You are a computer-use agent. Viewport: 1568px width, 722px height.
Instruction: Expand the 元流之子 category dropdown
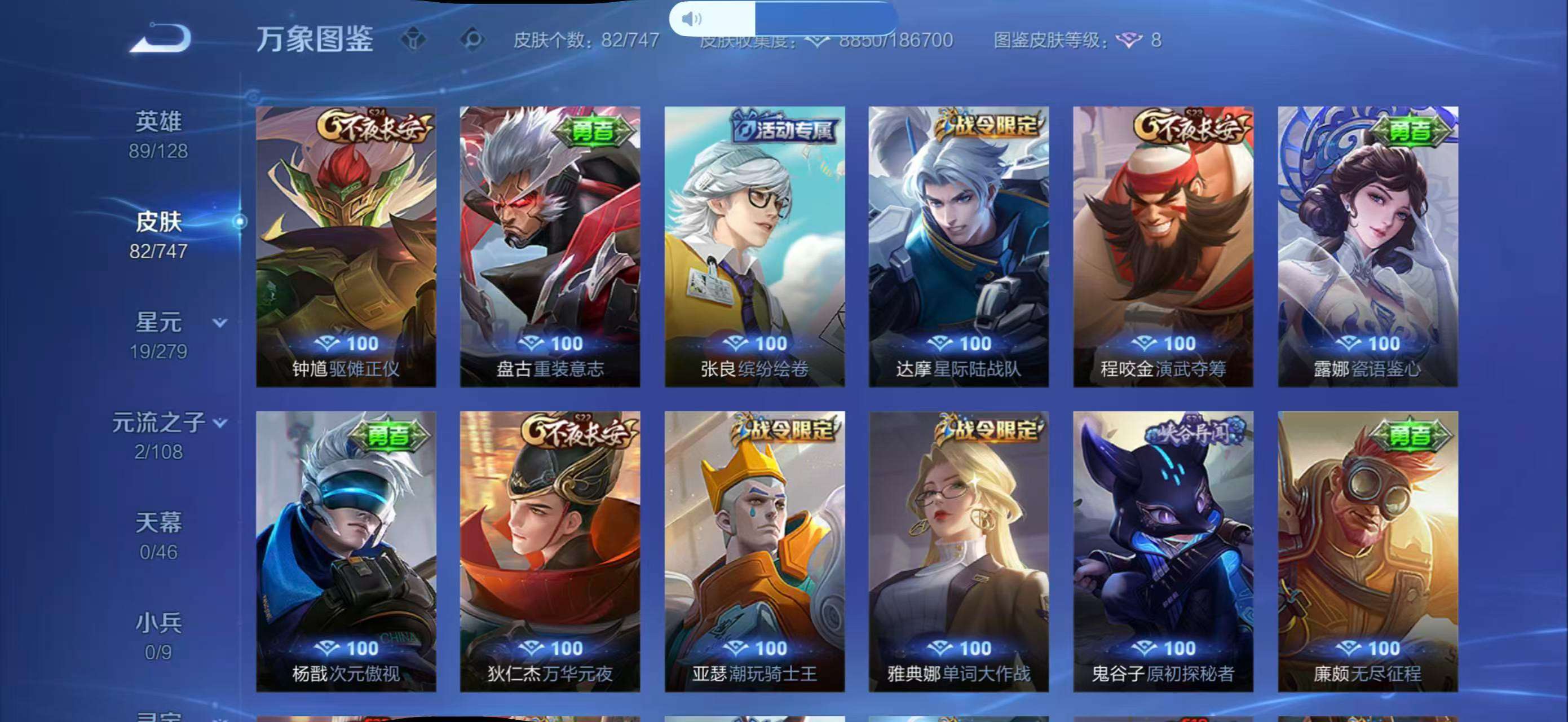coord(219,421)
